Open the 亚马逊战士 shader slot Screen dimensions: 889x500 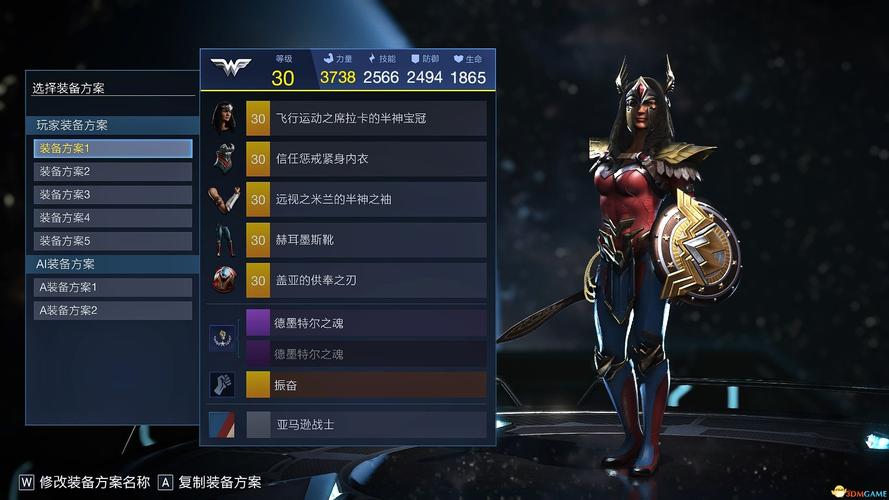pos(365,424)
